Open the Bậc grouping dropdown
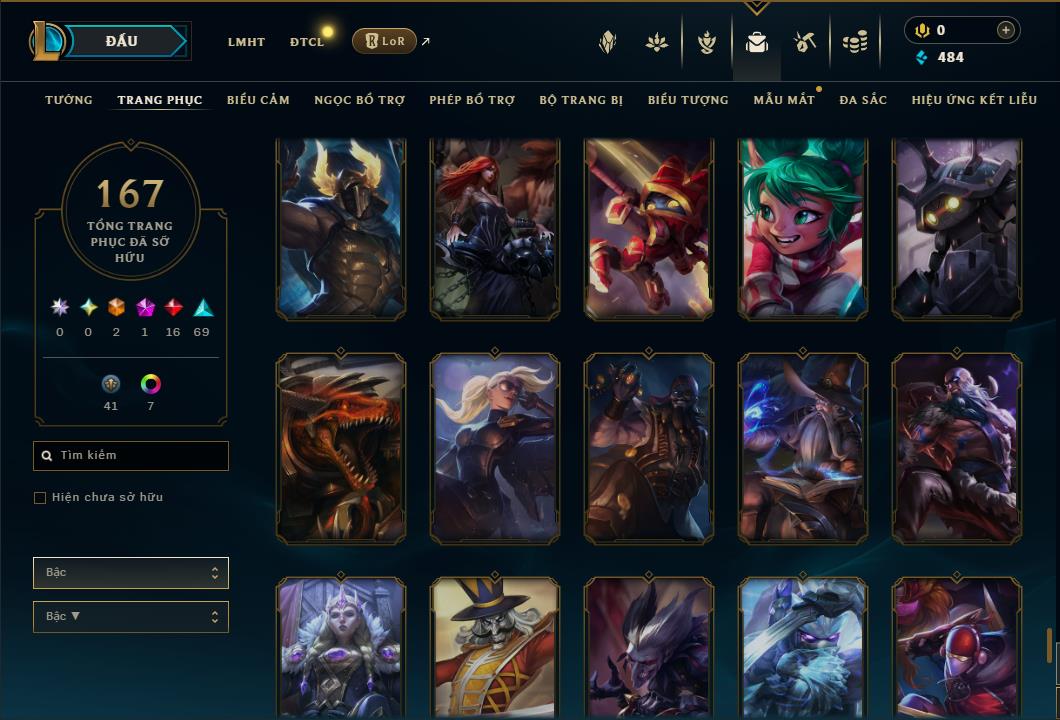Viewport: 1060px width, 720px height. pos(131,573)
